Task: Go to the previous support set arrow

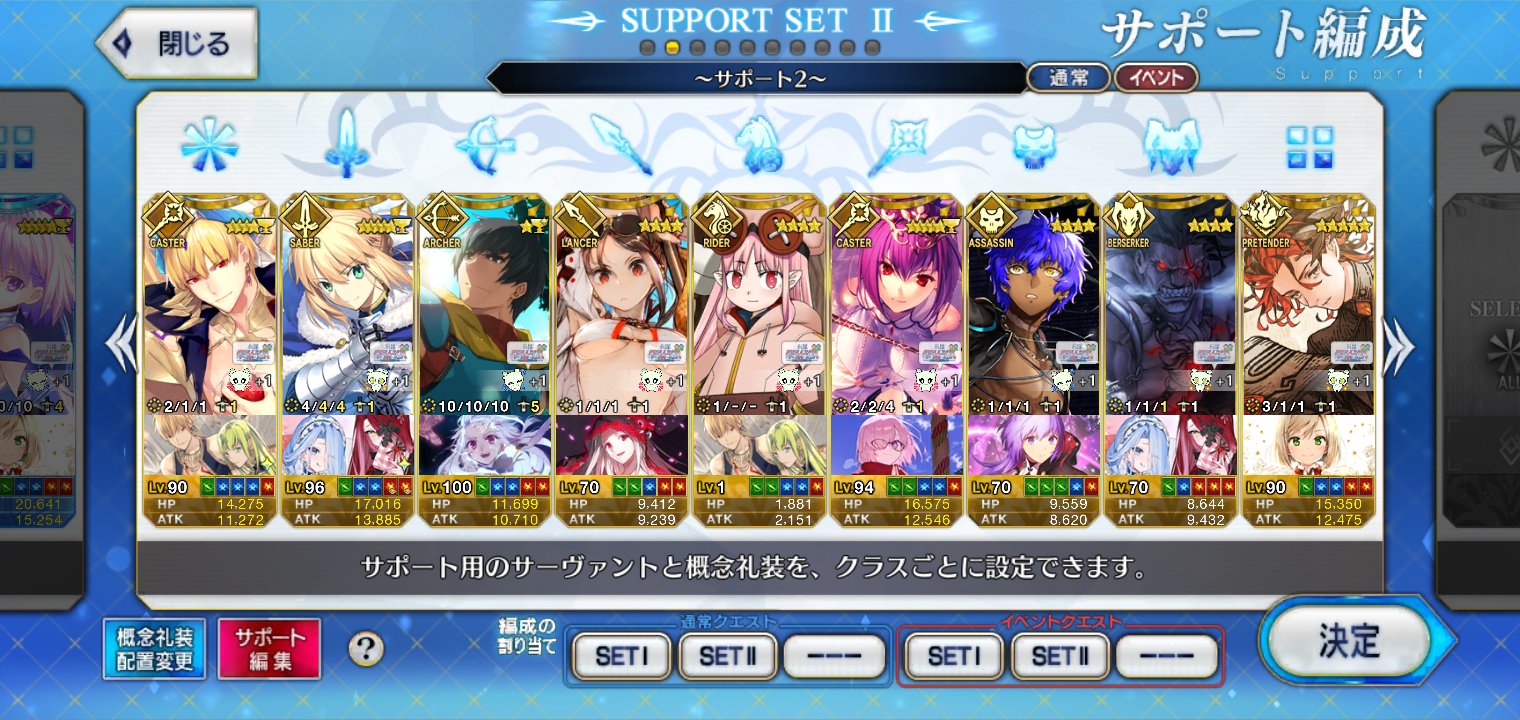Action: [x=122, y=345]
